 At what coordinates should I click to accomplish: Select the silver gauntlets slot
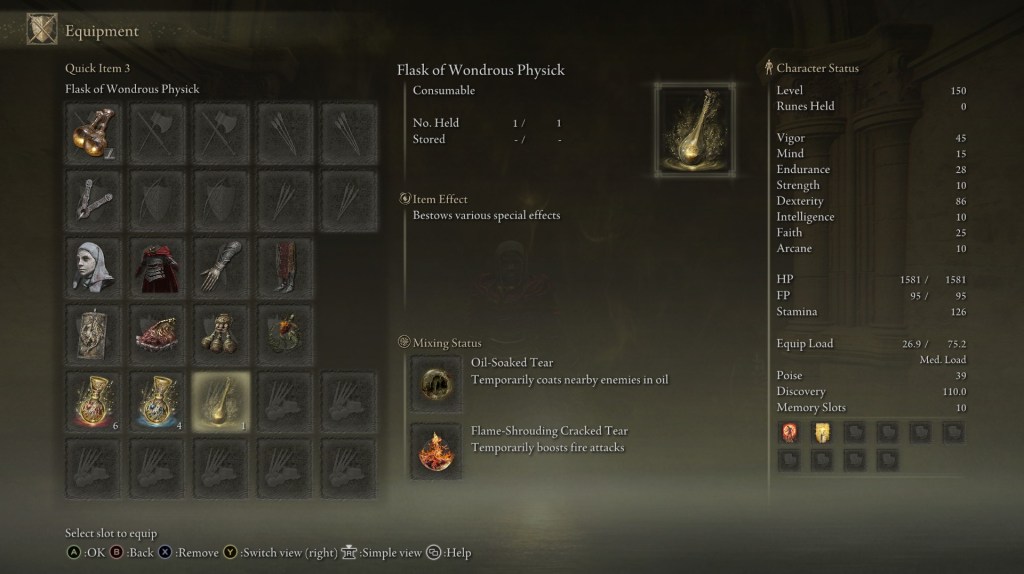[x=221, y=265]
